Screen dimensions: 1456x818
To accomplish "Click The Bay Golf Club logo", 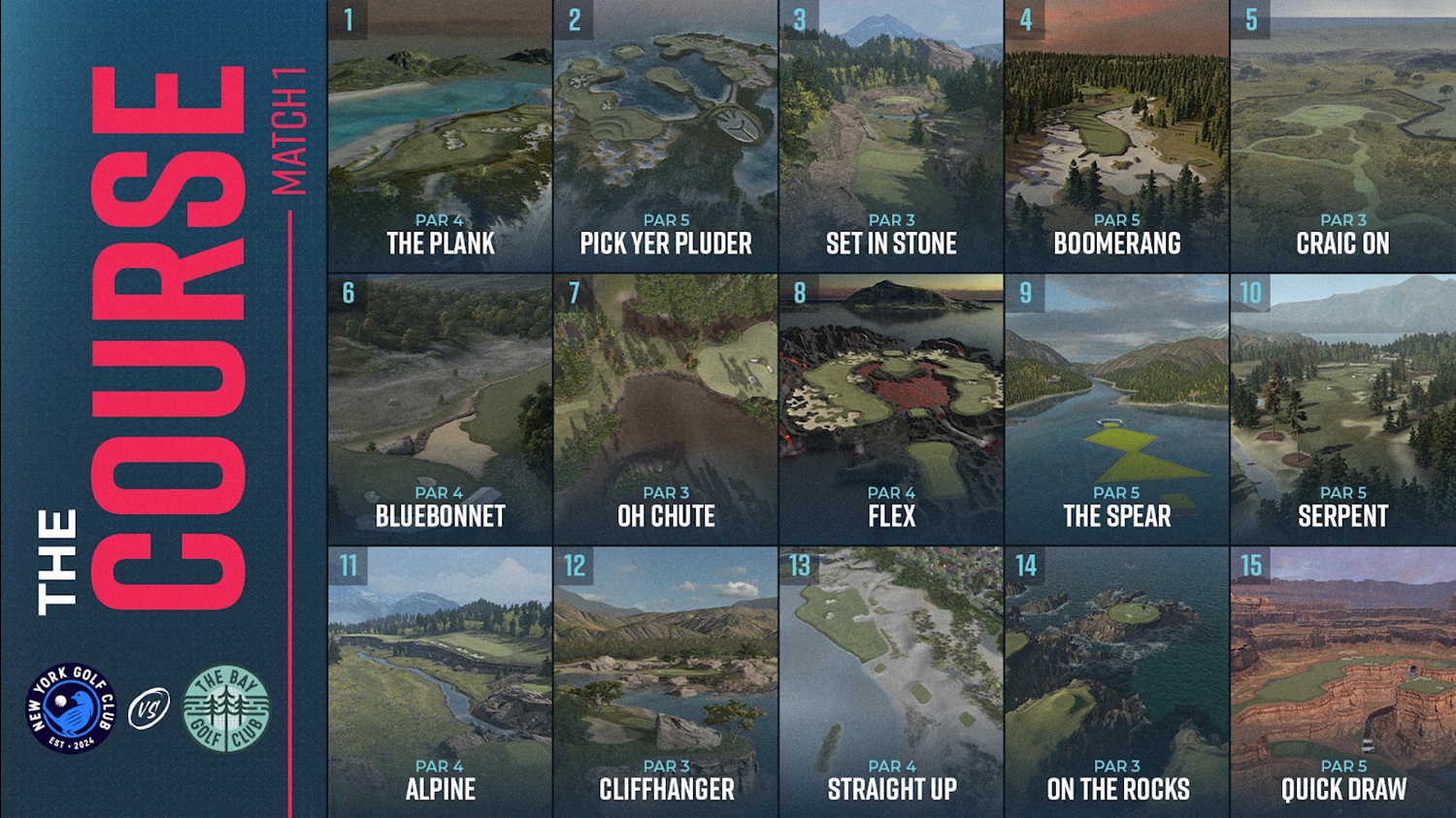I will pos(226,708).
